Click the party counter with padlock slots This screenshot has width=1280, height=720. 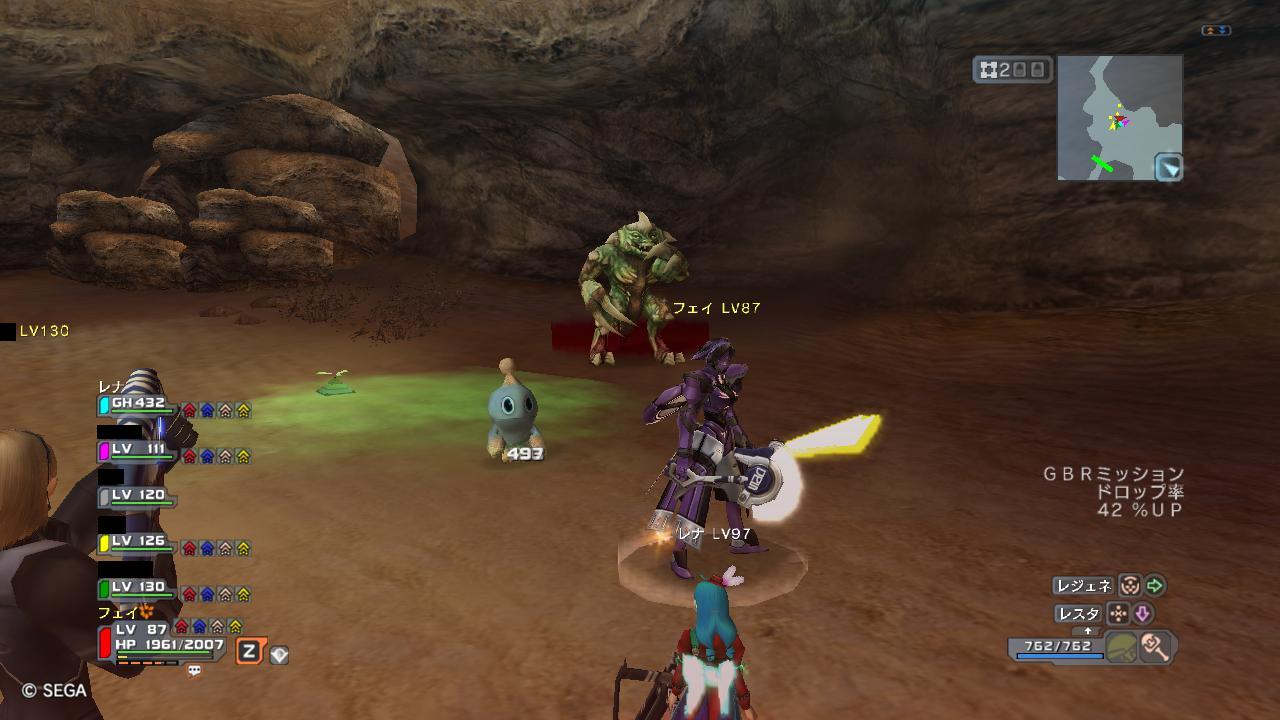1013,69
